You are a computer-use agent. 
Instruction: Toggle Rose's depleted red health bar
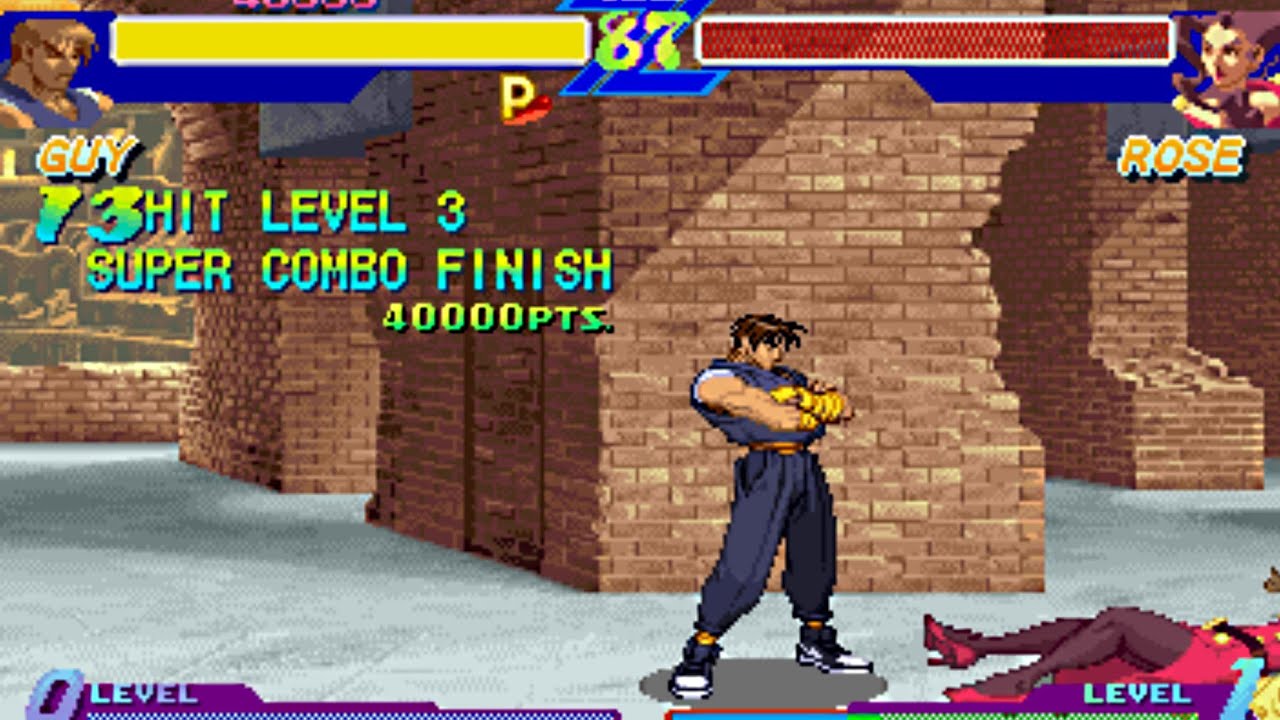pos(935,40)
